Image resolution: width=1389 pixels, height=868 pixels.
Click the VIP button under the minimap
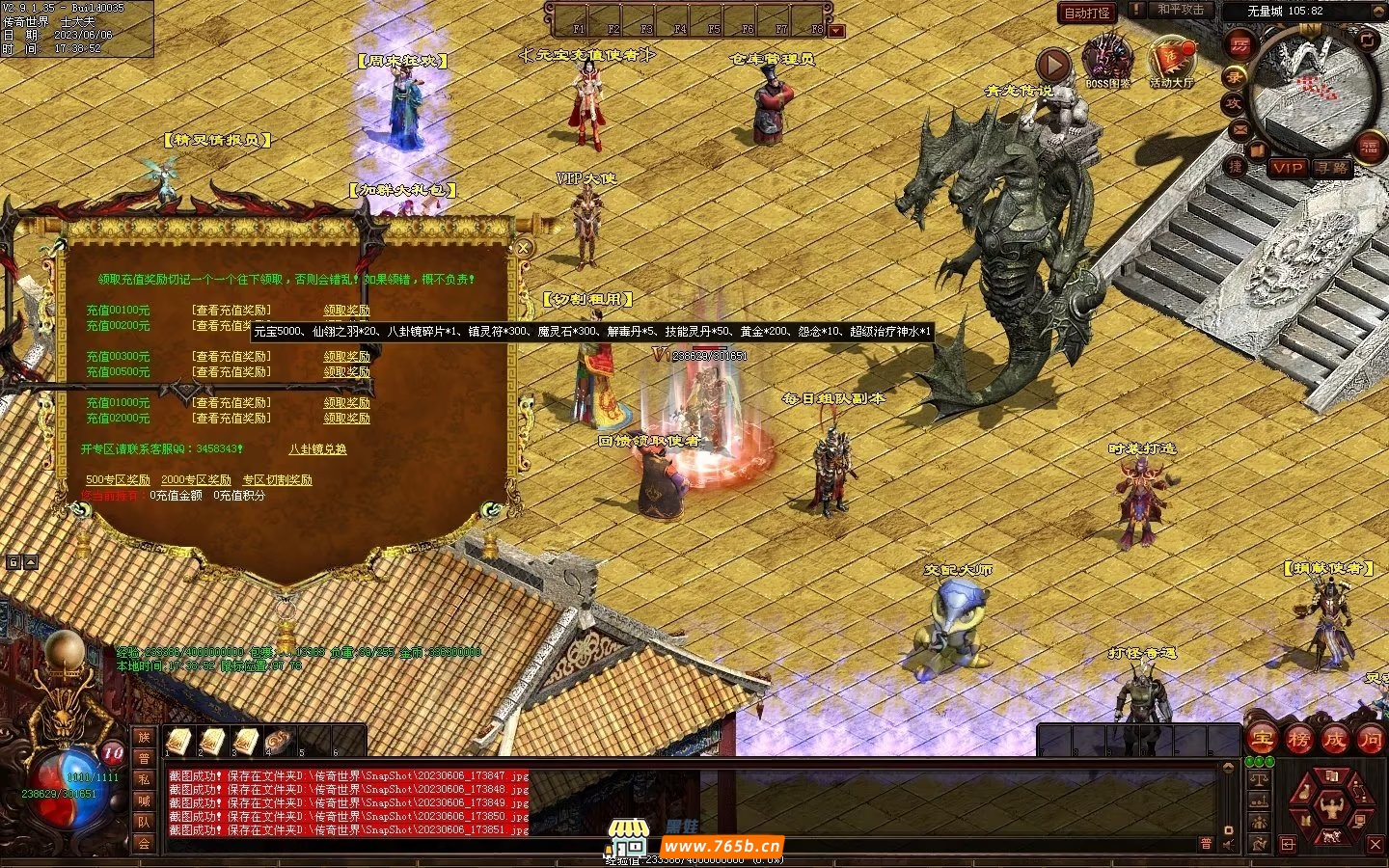click(1288, 168)
